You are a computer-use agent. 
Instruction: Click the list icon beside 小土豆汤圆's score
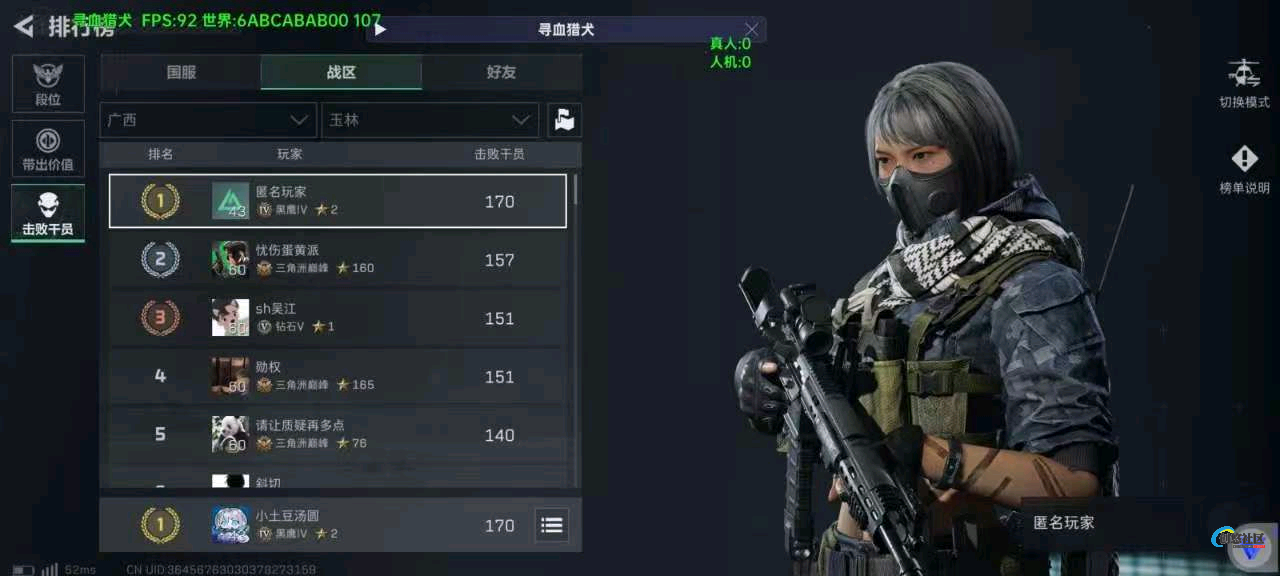pyautogui.click(x=551, y=525)
